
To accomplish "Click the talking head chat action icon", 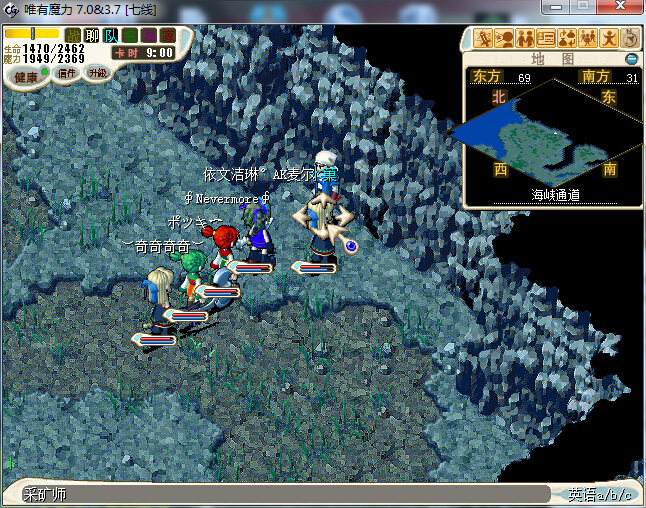I will [505, 39].
